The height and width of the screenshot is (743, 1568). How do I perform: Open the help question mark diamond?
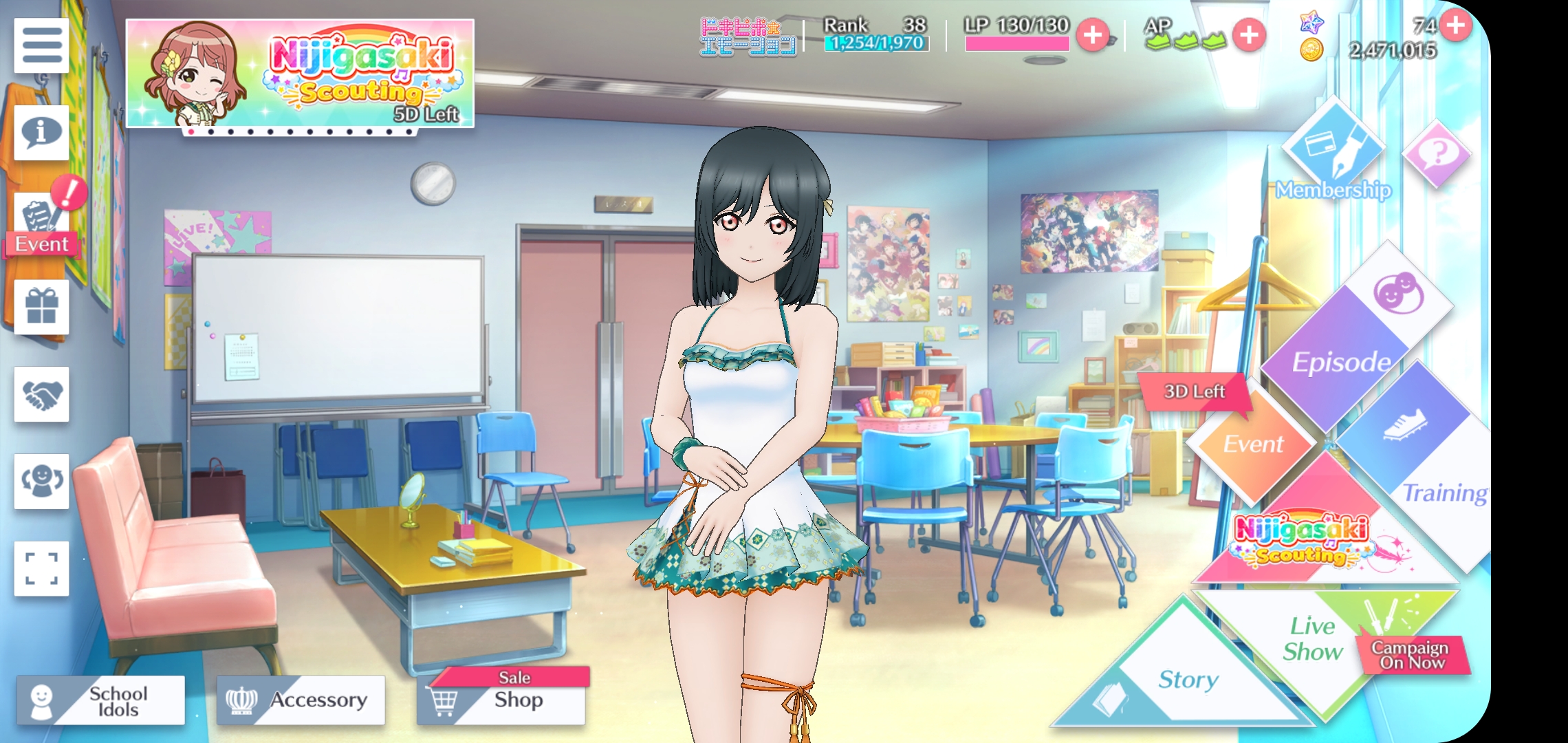click(x=1436, y=153)
